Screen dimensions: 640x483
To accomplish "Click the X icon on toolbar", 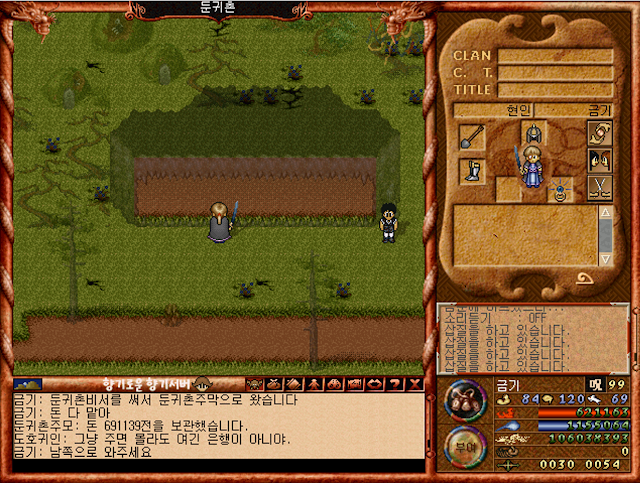I will coord(414,383).
